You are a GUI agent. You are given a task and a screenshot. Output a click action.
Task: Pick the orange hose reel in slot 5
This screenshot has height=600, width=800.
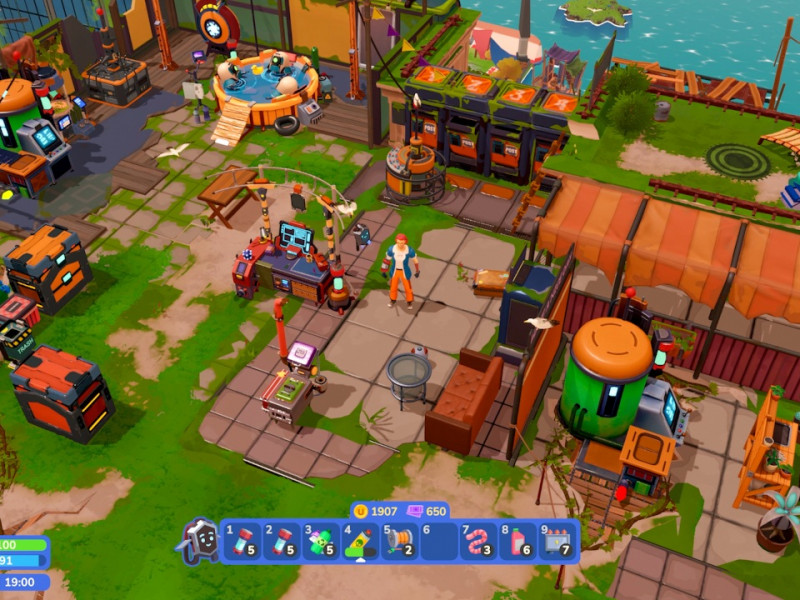pos(400,541)
